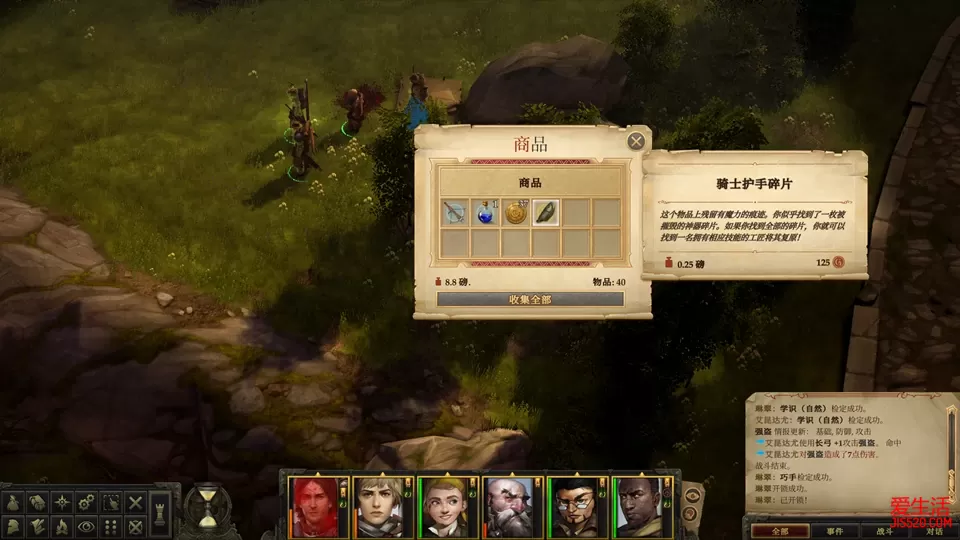Viewport: 960px width, 540px height.
Task: Show the 战斗 combat log tab
Action: click(x=884, y=531)
